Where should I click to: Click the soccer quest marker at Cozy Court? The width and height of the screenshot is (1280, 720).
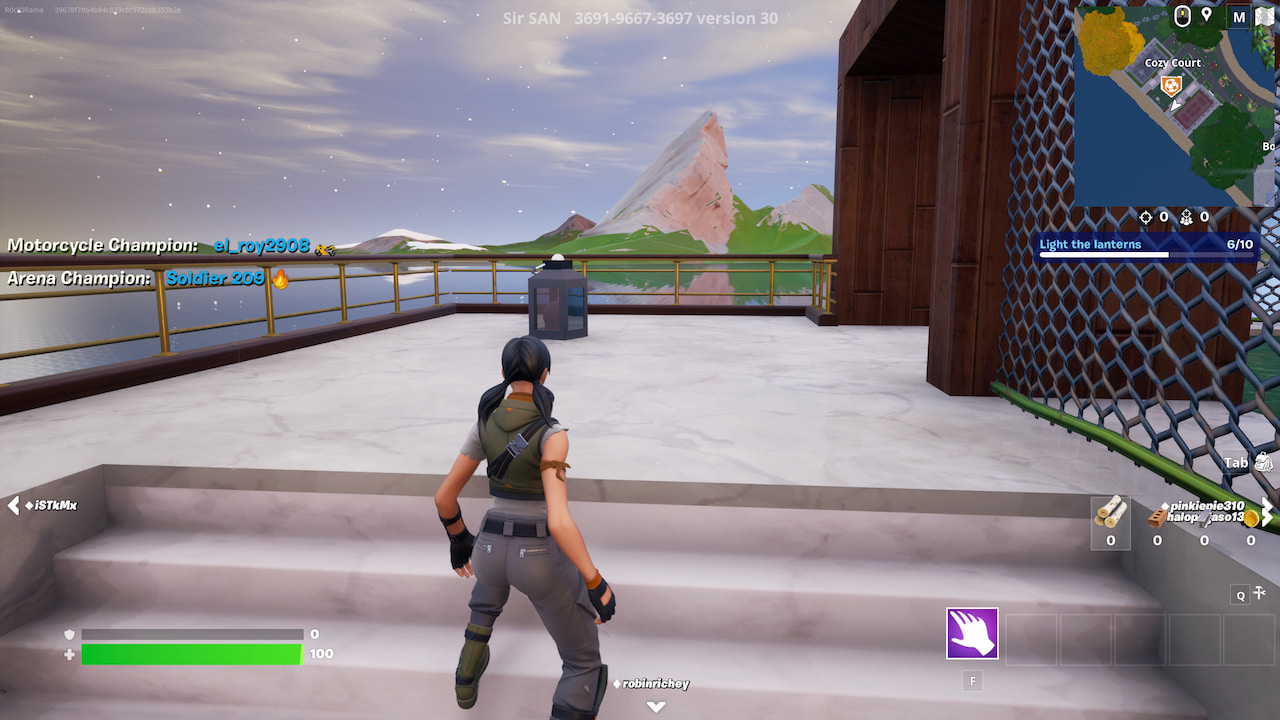point(1172,84)
